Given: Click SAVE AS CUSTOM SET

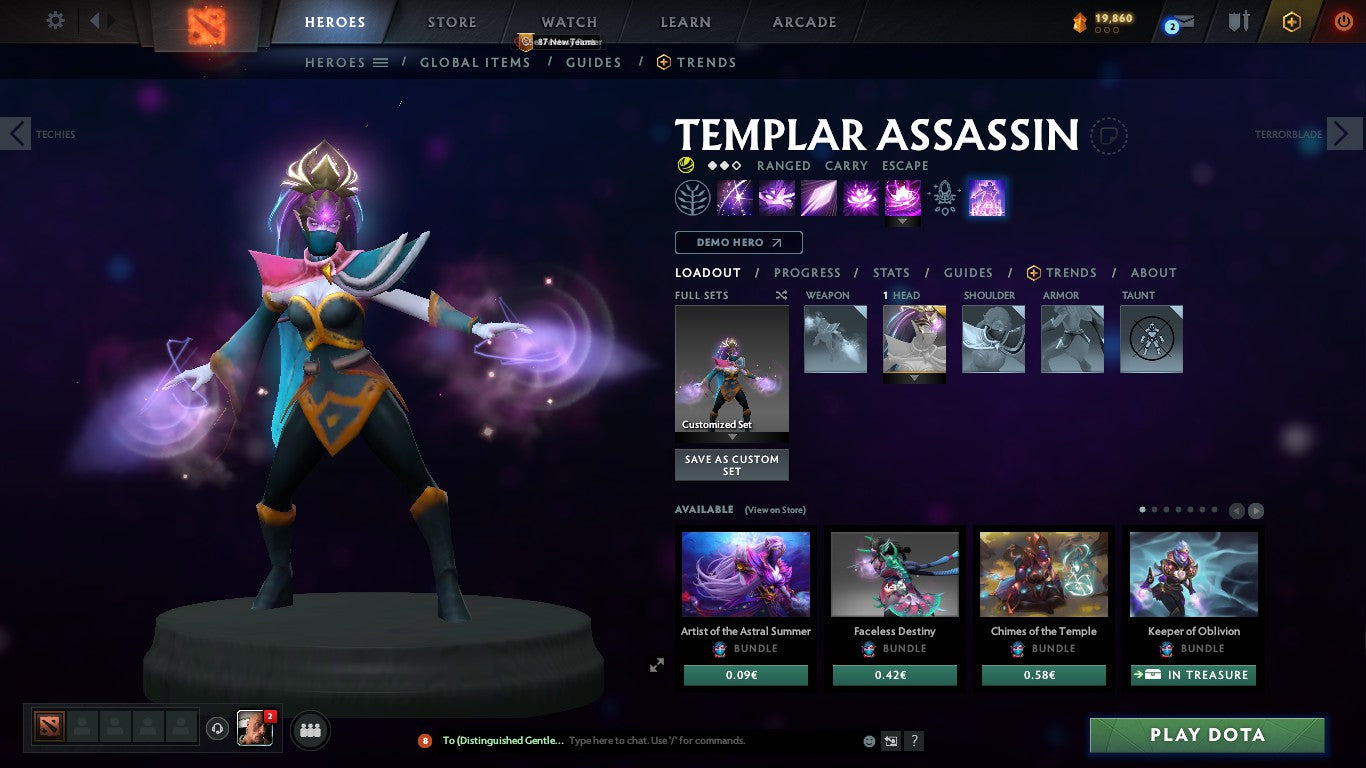Looking at the screenshot, I should (731, 464).
